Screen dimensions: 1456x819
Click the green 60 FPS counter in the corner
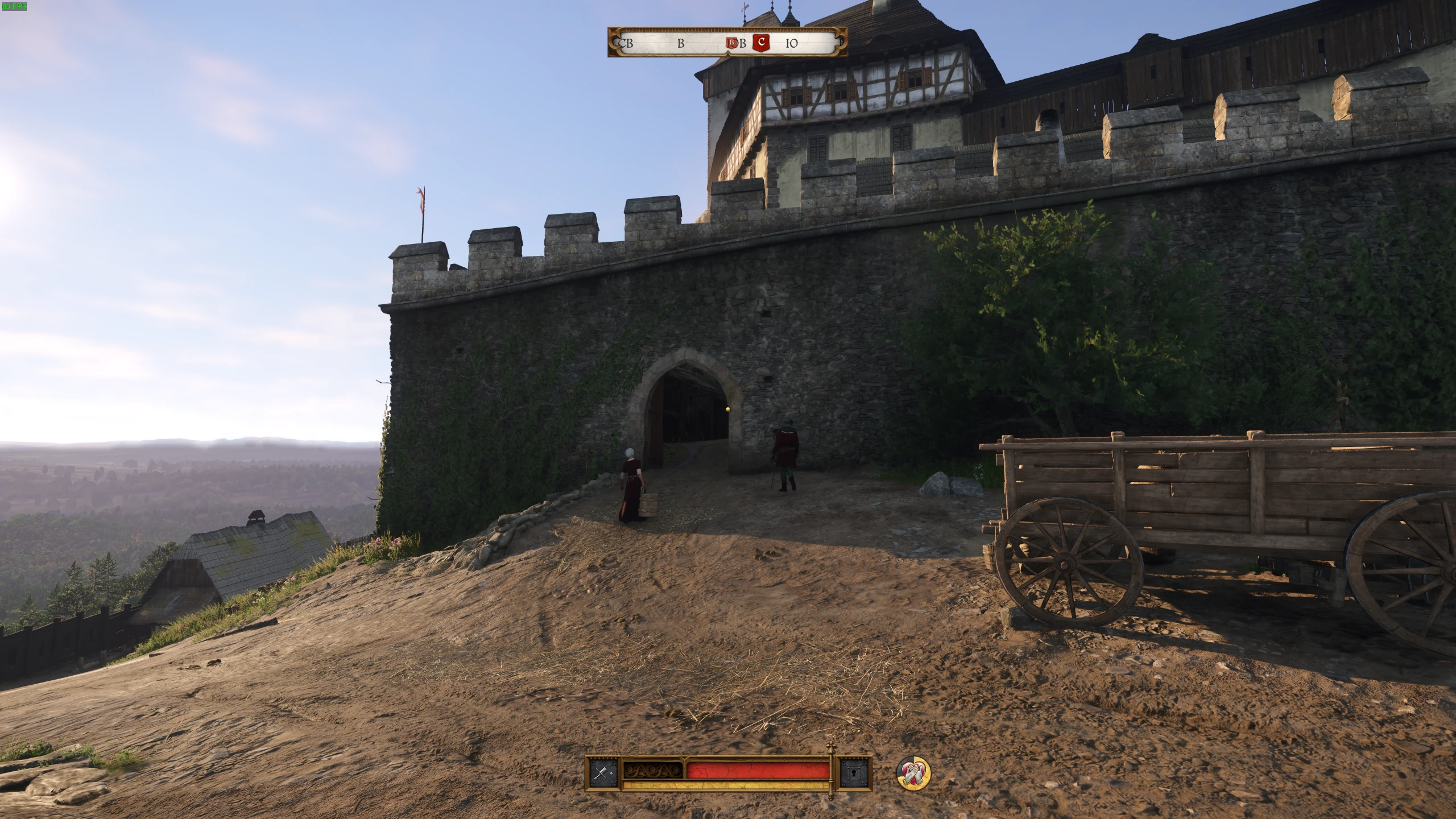pos(15,6)
